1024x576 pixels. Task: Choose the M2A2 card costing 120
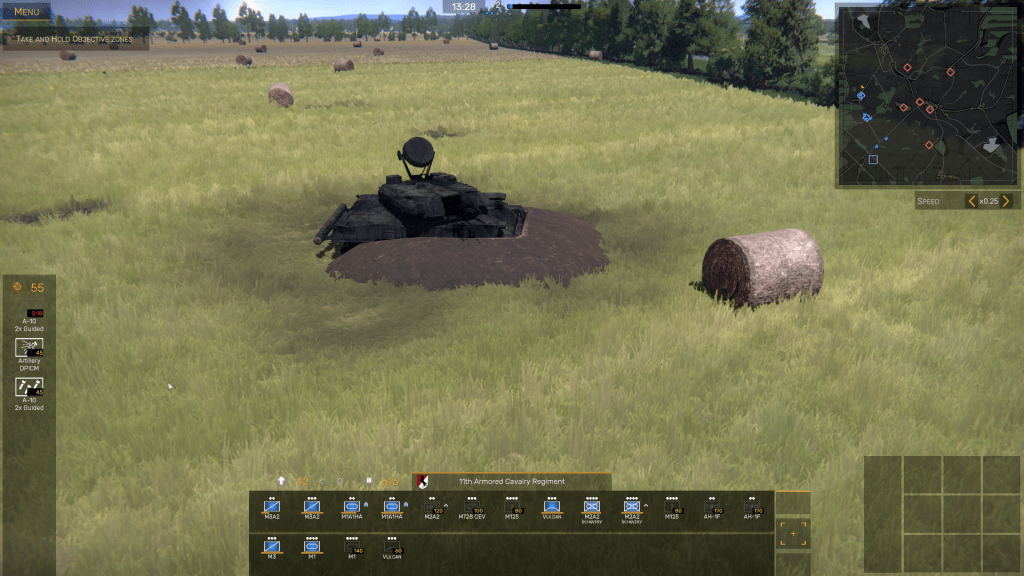click(432, 509)
